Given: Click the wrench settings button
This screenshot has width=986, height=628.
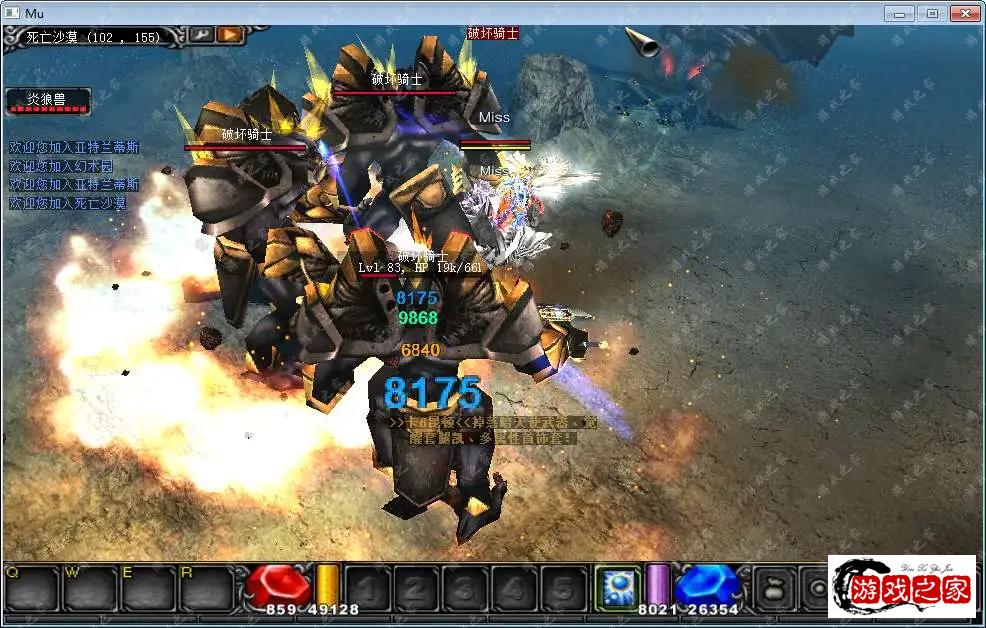Looking at the screenshot, I should [x=202, y=35].
